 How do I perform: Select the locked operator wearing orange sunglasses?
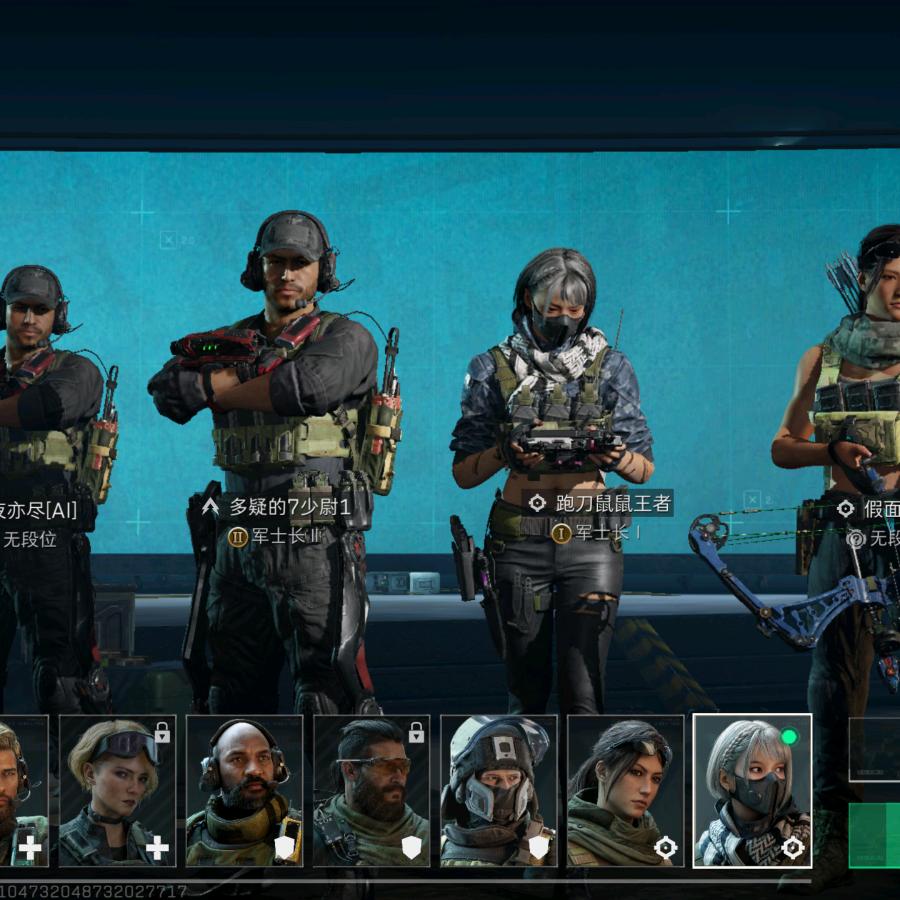click(371, 790)
